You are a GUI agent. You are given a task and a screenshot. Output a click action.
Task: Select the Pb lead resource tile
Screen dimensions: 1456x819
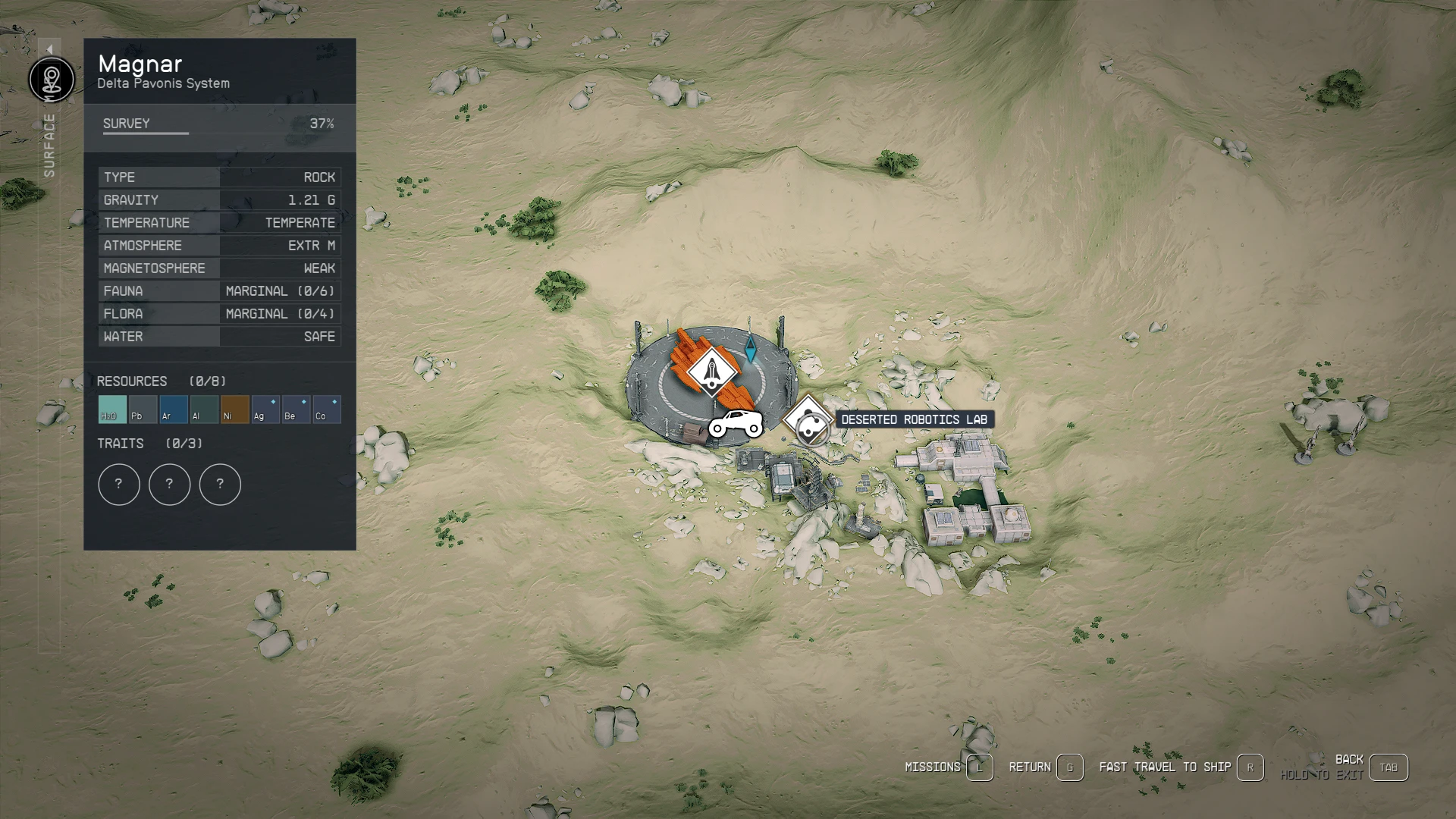143,409
